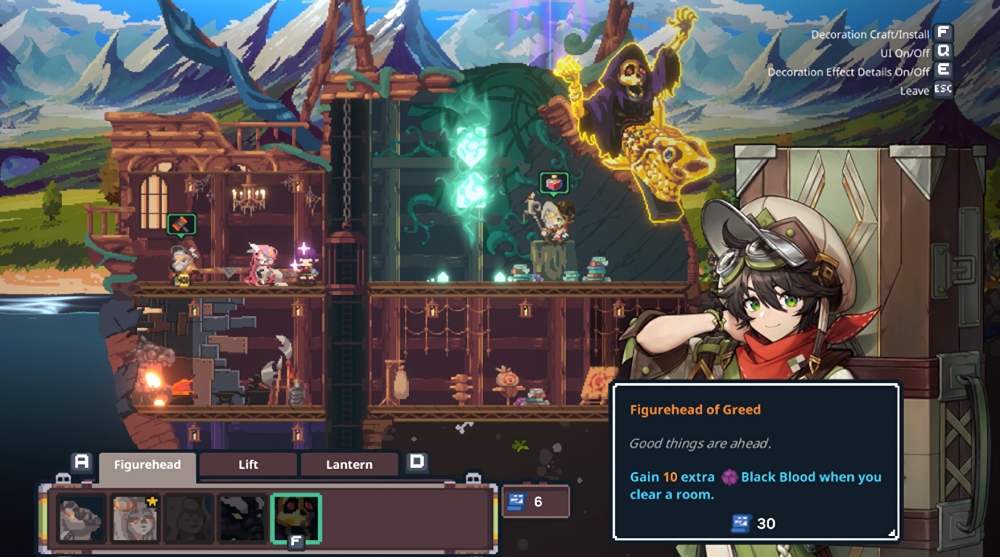Choose the starred horned girl figurehead
Viewport: 1000px width, 557px height.
(x=135, y=518)
